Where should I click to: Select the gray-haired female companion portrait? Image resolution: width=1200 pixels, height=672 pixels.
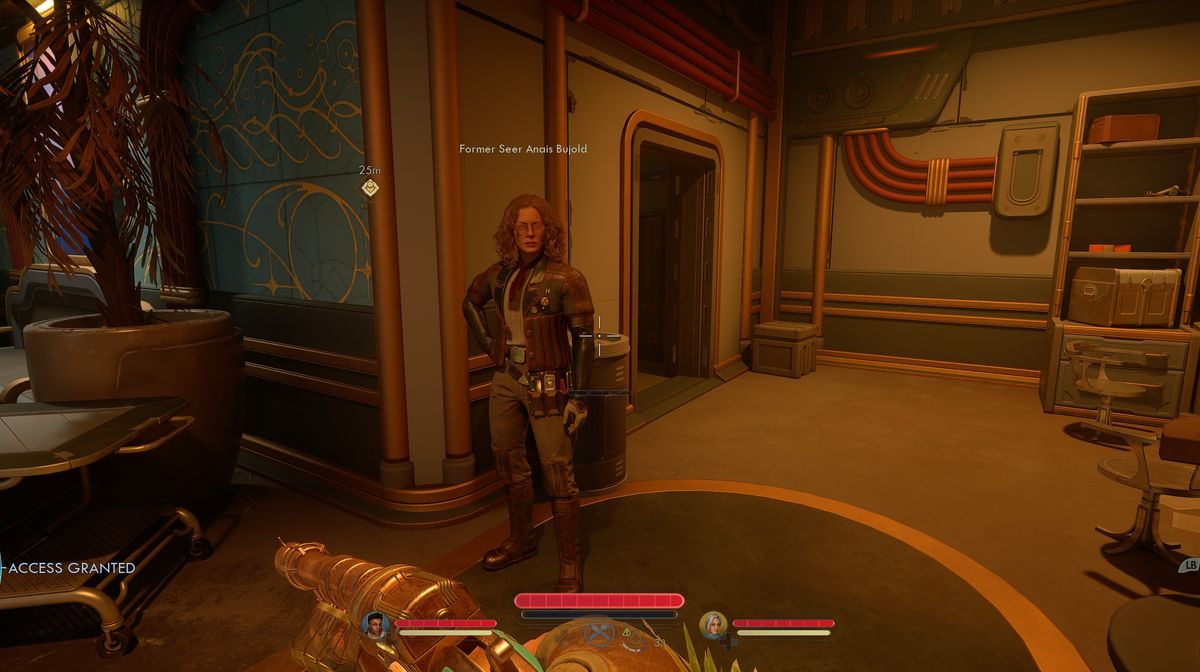pyautogui.click(x=713, y=625)
